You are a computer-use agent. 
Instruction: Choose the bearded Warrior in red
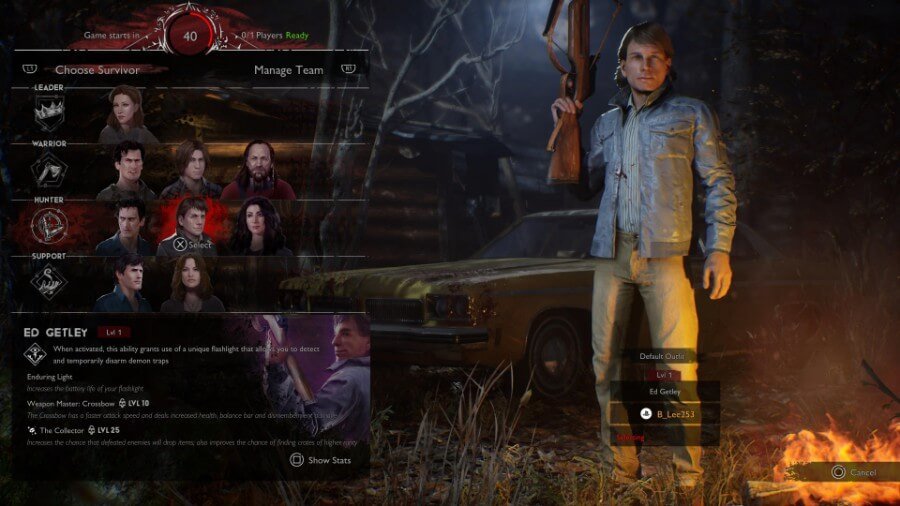[256, 170]
